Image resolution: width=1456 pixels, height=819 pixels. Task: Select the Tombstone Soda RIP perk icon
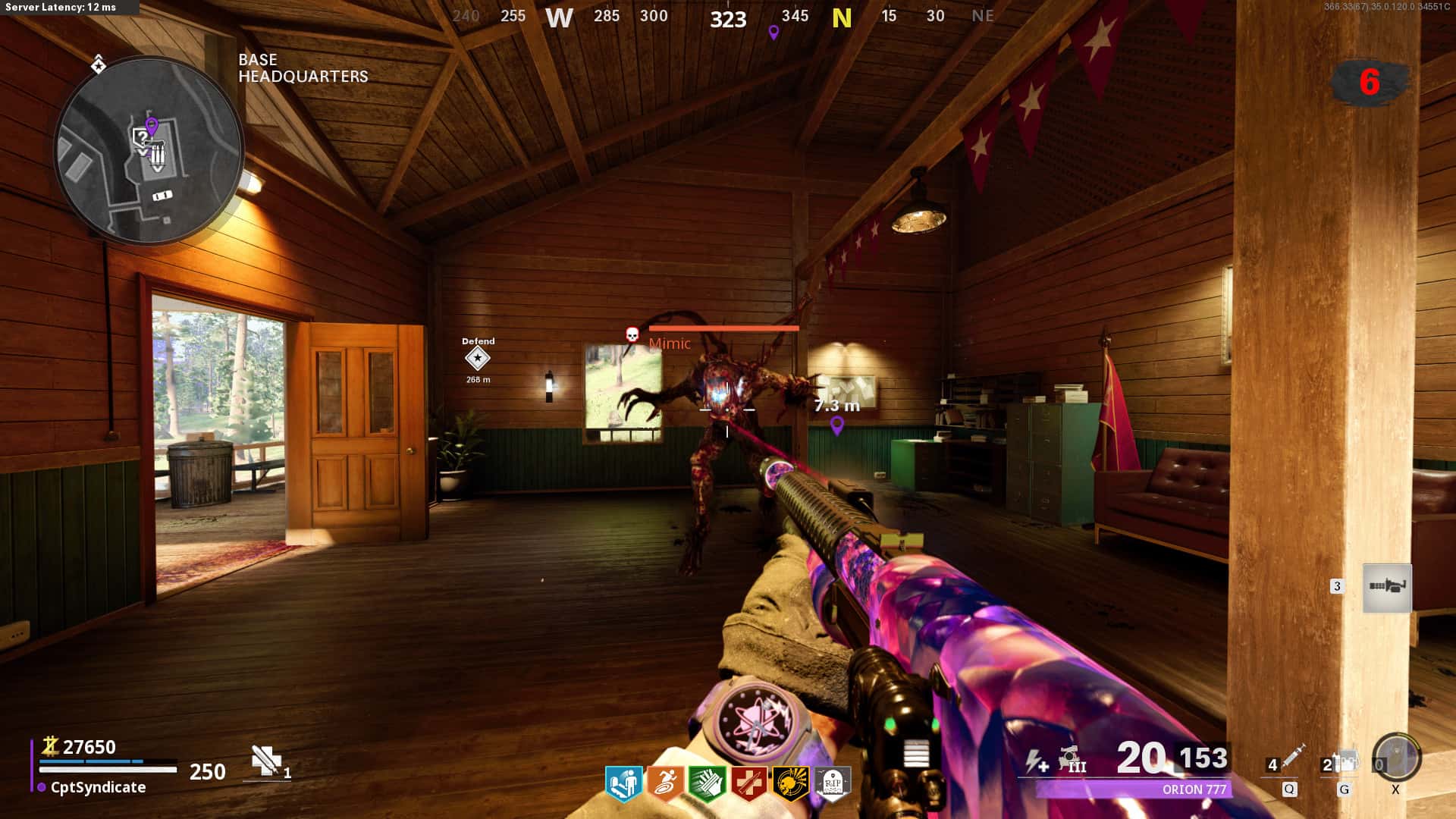tap(832, 783)
